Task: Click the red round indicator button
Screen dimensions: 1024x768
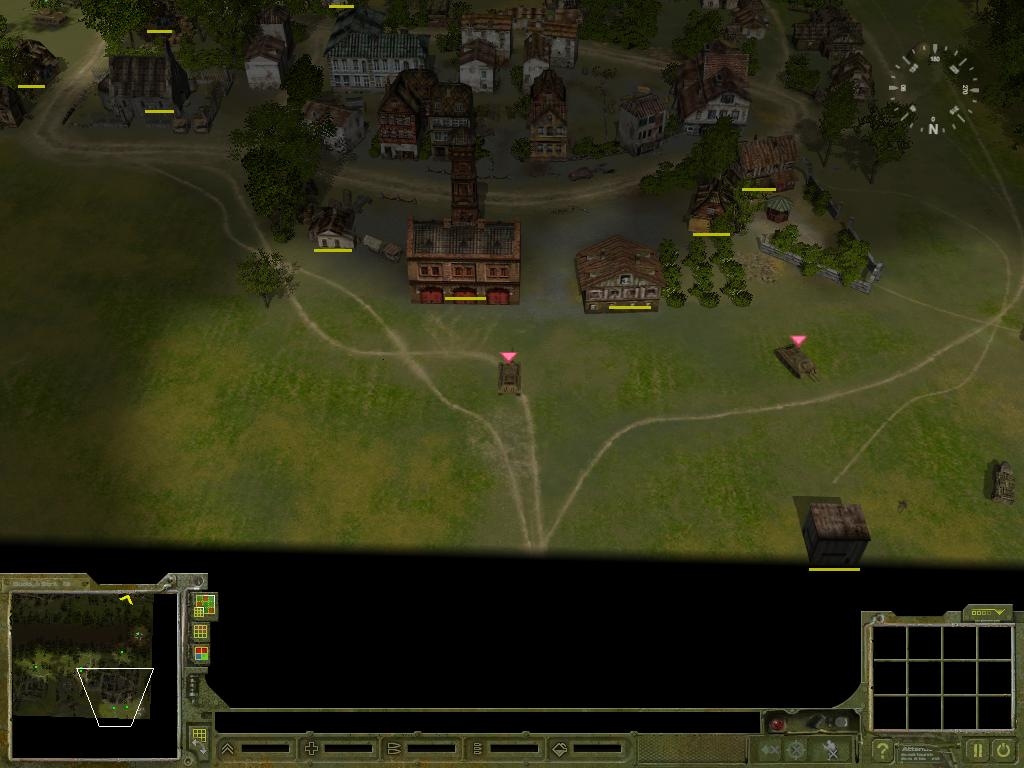Action: (x=777, y=723)
